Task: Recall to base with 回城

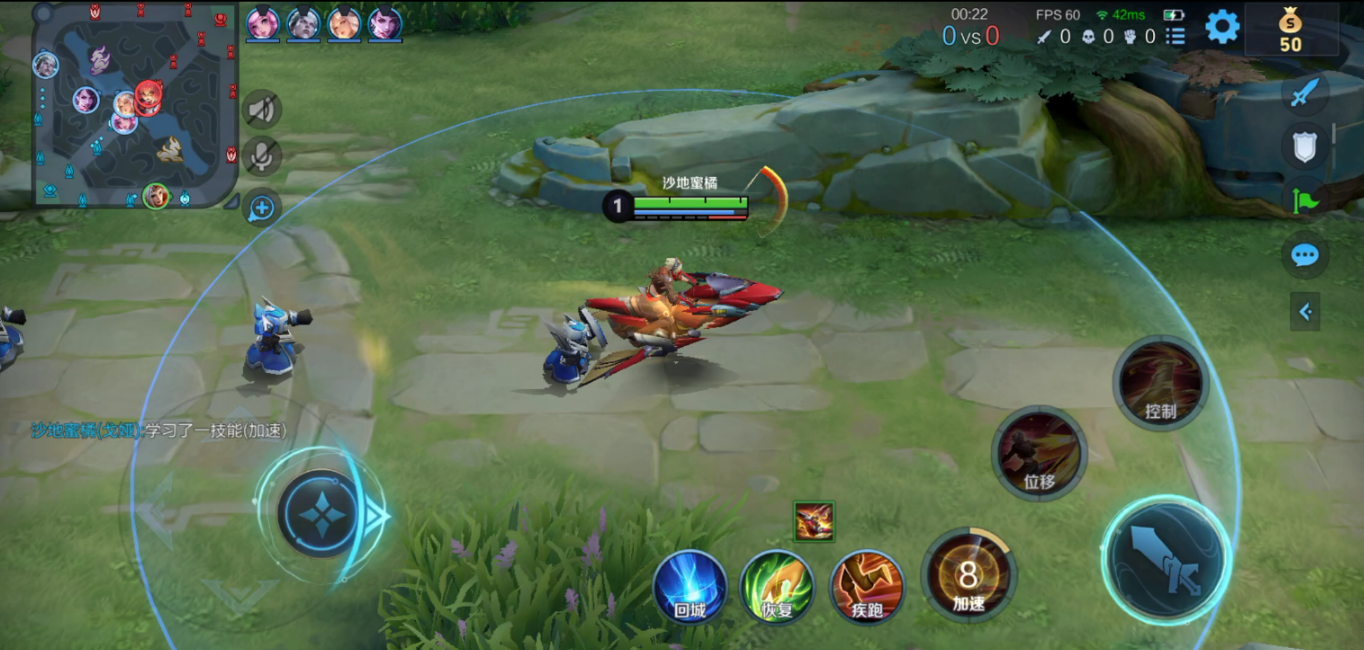Action: (x=689, y=586)
